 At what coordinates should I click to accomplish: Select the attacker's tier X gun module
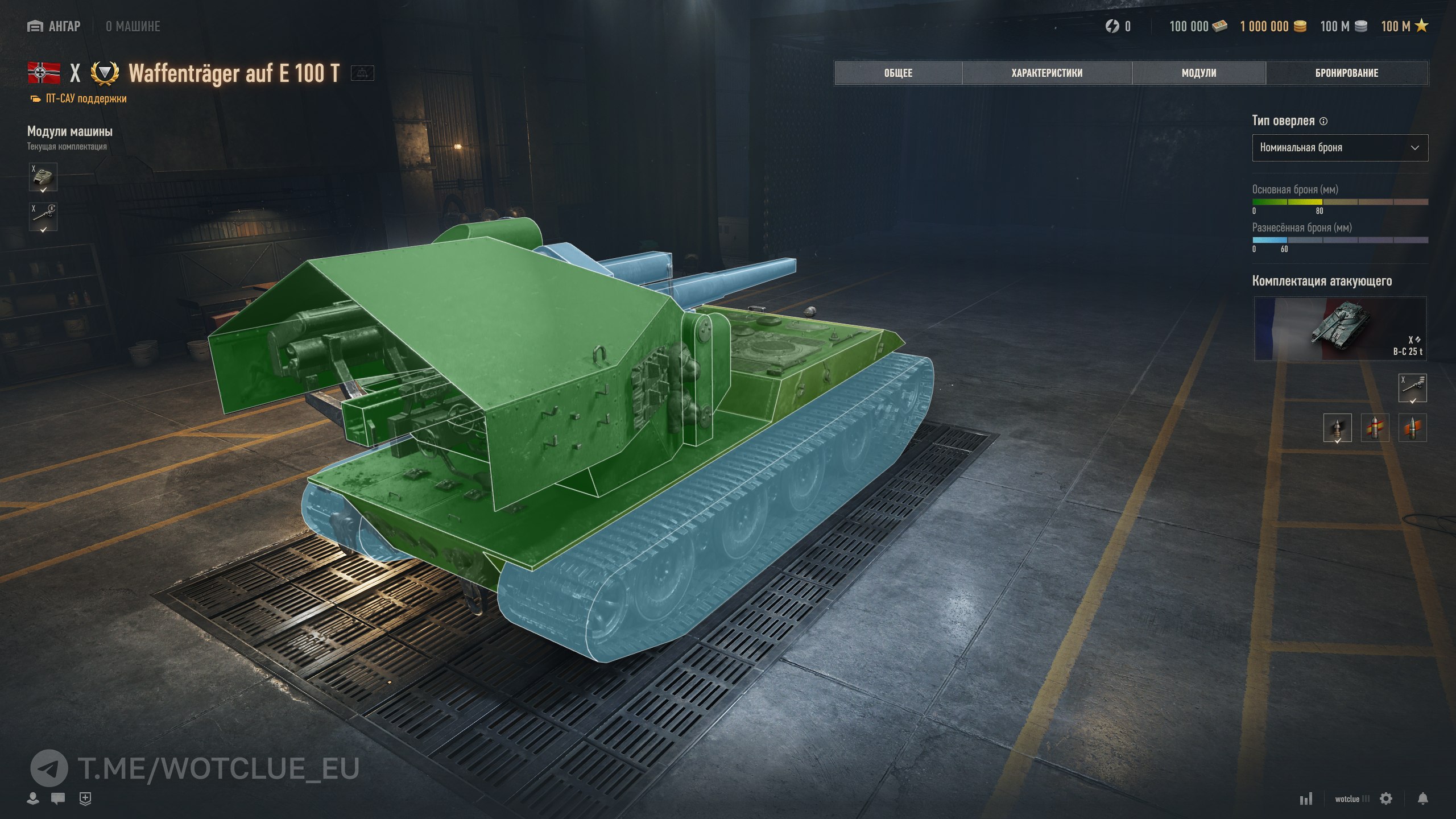[1412, 388]
